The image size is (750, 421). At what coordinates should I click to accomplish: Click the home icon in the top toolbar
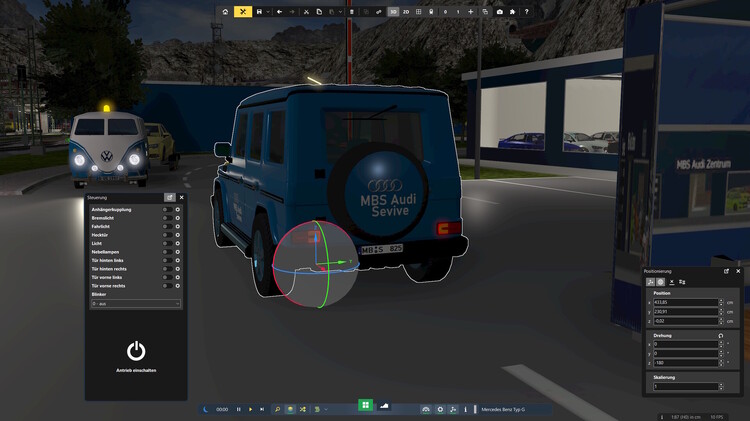(x=225, y=11)
